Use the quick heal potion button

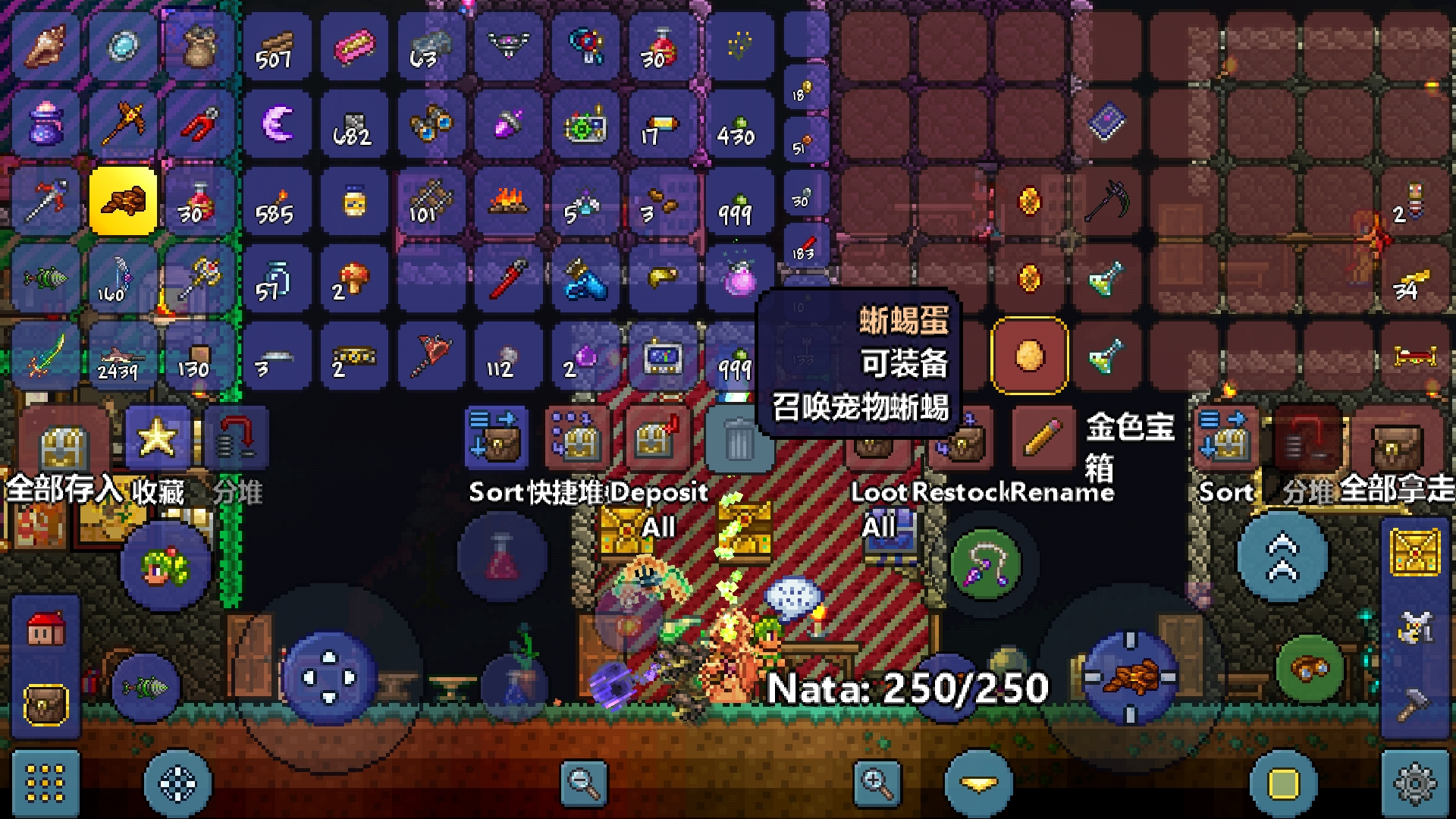click(501, 557)
